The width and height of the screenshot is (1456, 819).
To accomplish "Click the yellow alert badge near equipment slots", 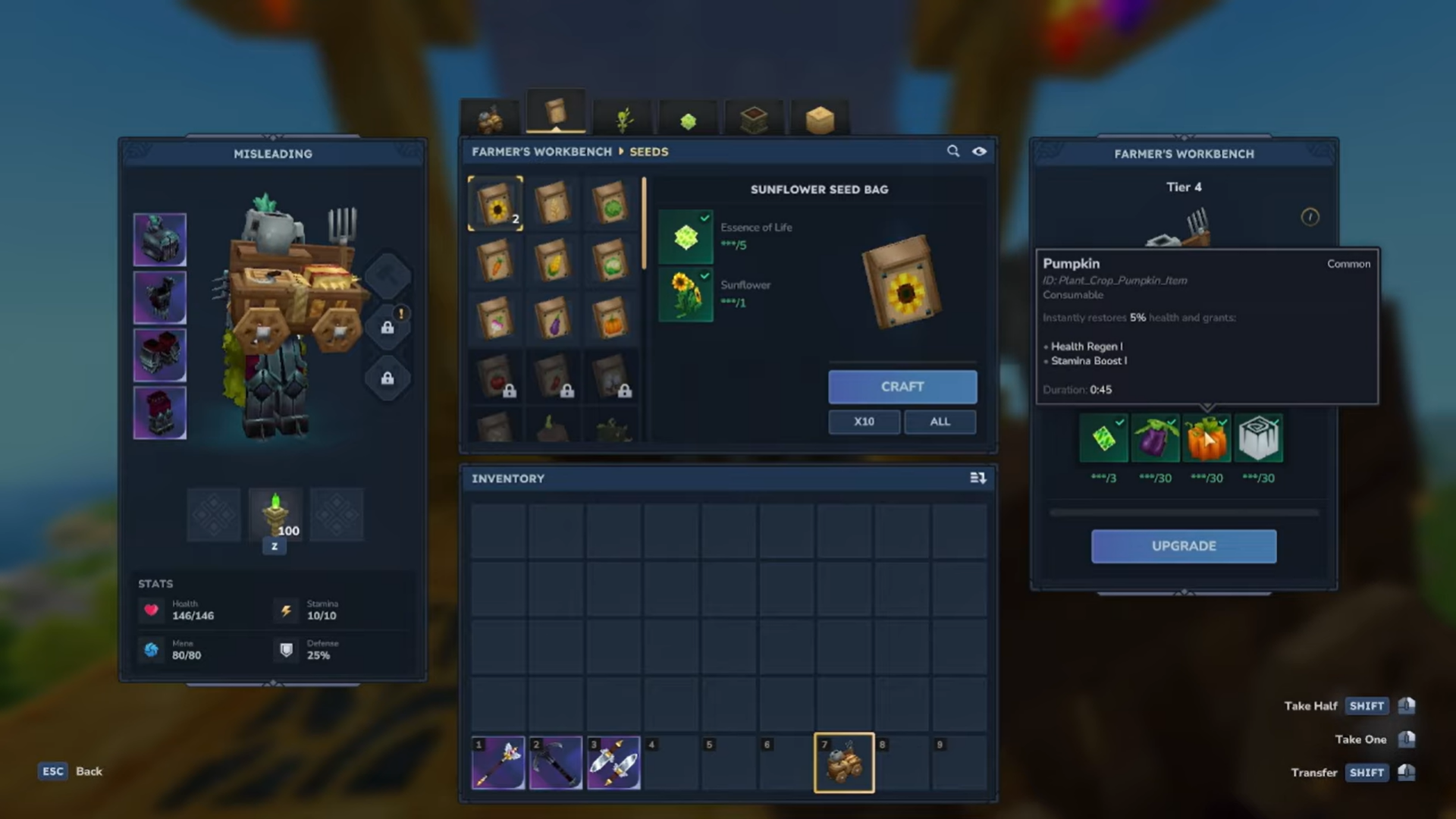I will 402,312.
